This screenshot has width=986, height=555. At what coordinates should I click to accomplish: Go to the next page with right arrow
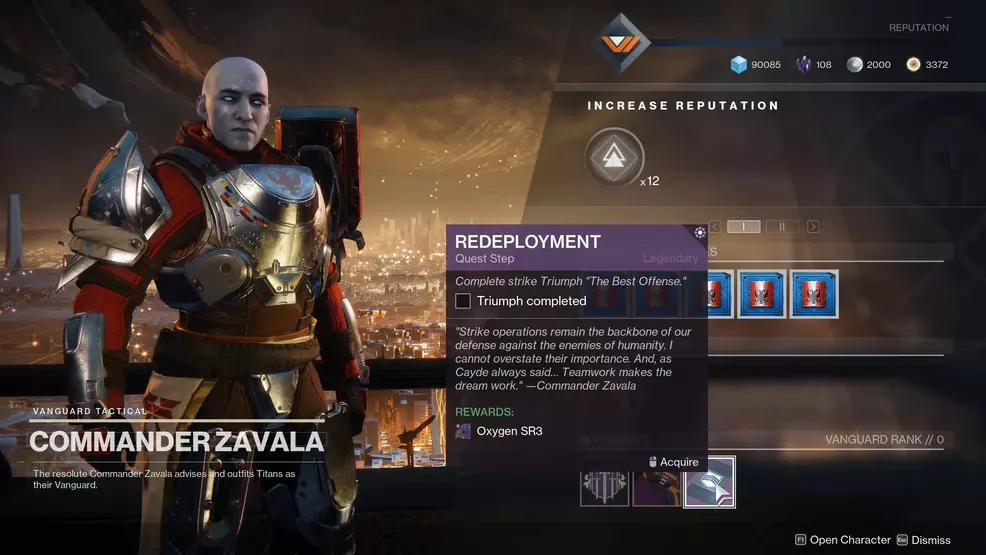[x=812, y=227]
